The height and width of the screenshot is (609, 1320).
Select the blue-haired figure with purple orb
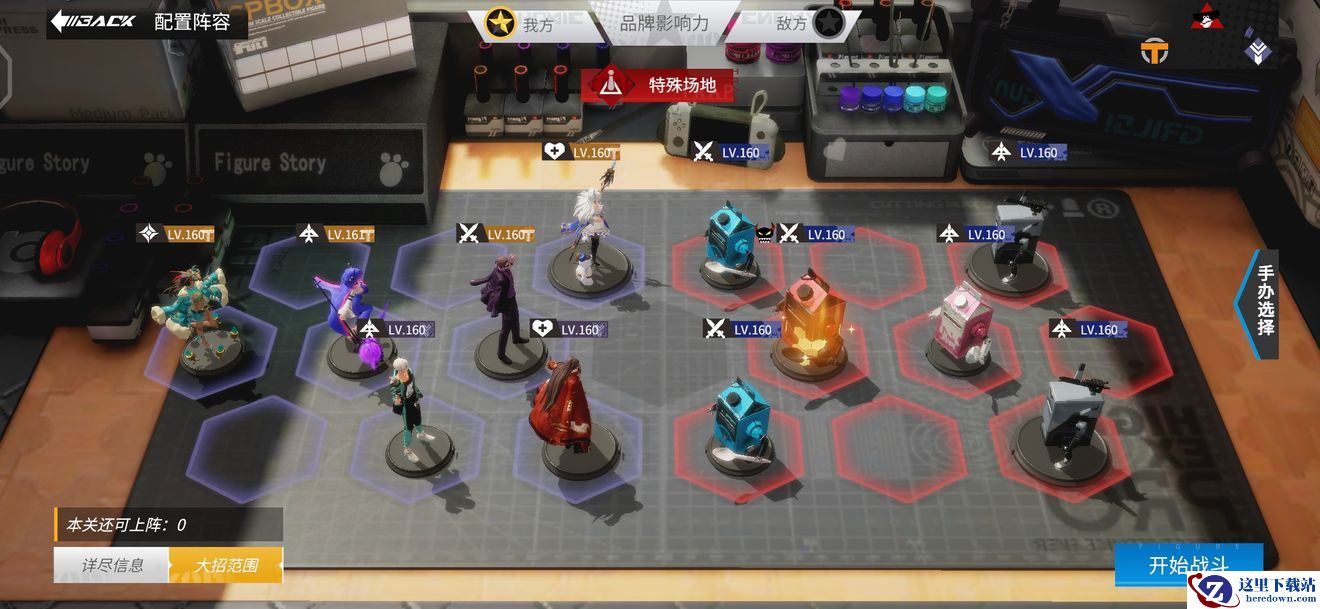click(355, 315)
